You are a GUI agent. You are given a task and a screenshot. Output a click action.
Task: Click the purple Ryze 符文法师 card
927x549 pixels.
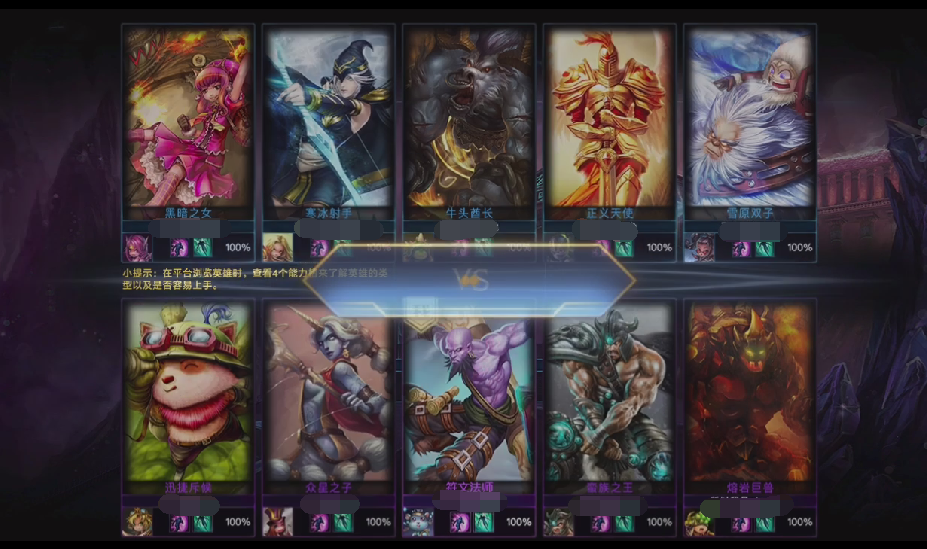[x=468, y=393]
